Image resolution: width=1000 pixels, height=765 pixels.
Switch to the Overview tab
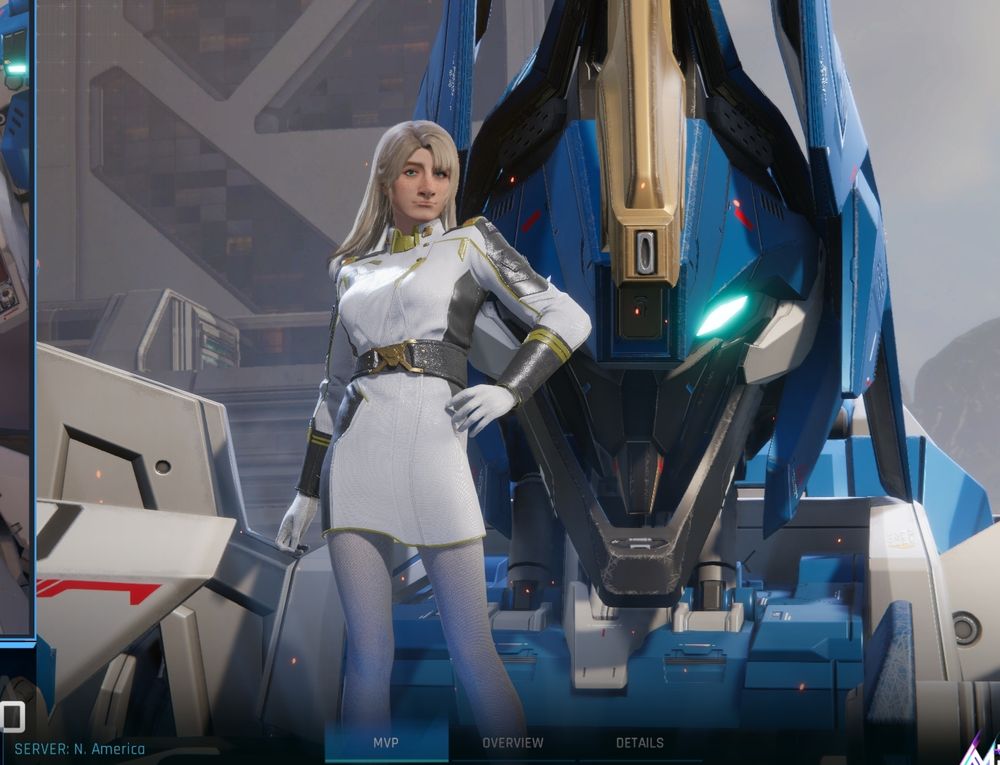click(513, 743)
